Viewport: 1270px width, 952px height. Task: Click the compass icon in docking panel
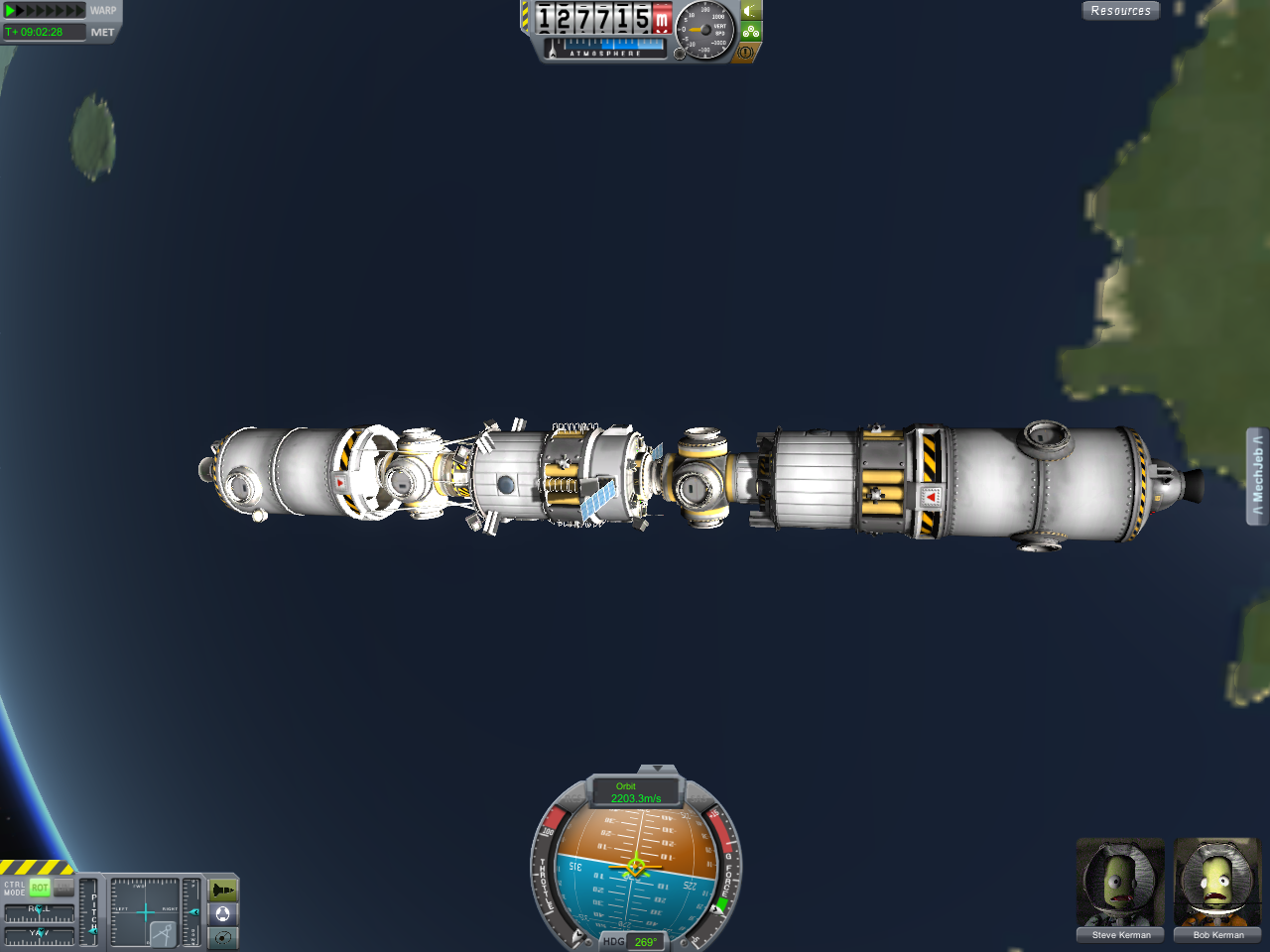[x=163, y=933]
